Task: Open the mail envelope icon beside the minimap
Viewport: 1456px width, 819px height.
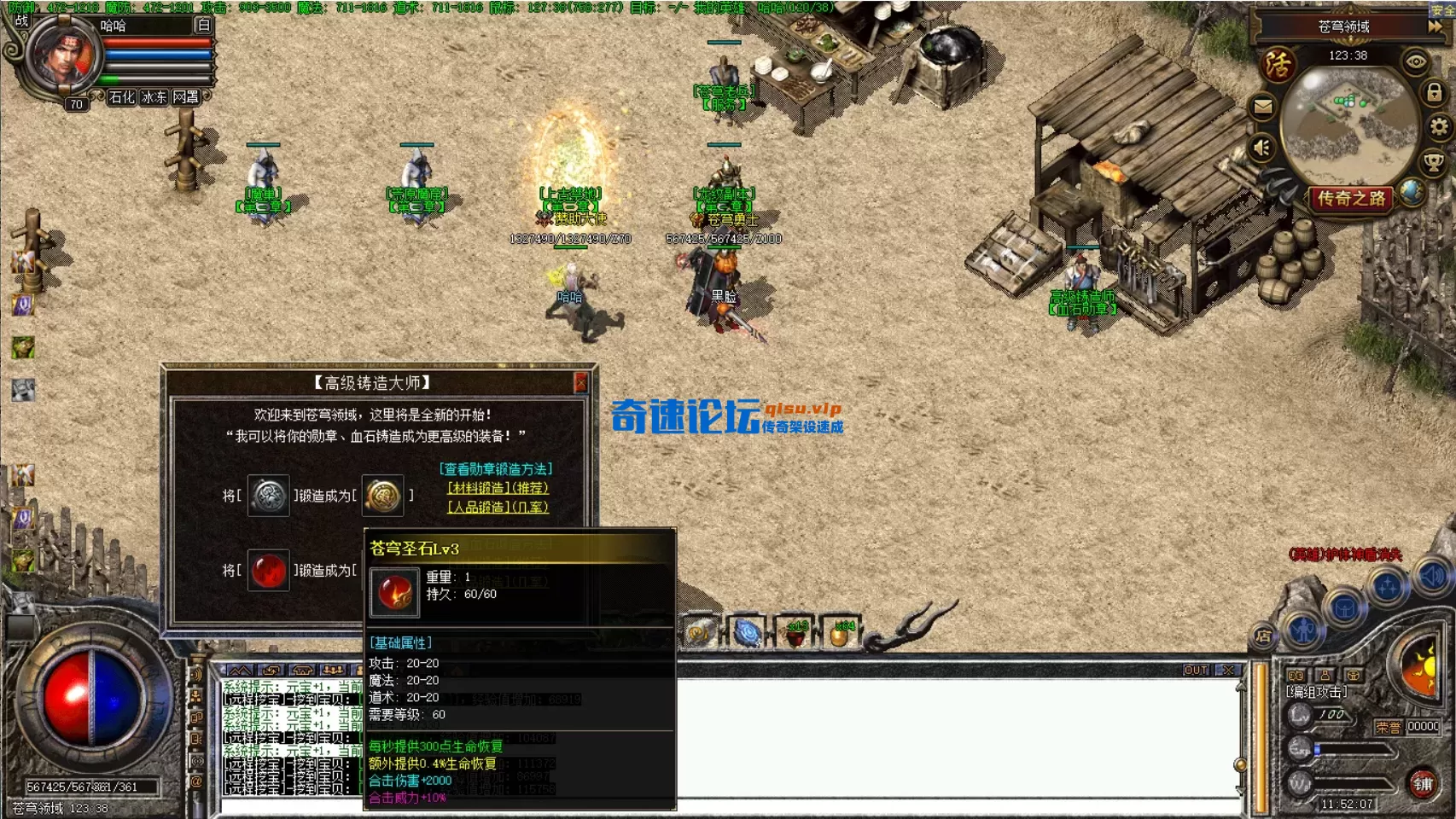Action: coord(1261,106)
